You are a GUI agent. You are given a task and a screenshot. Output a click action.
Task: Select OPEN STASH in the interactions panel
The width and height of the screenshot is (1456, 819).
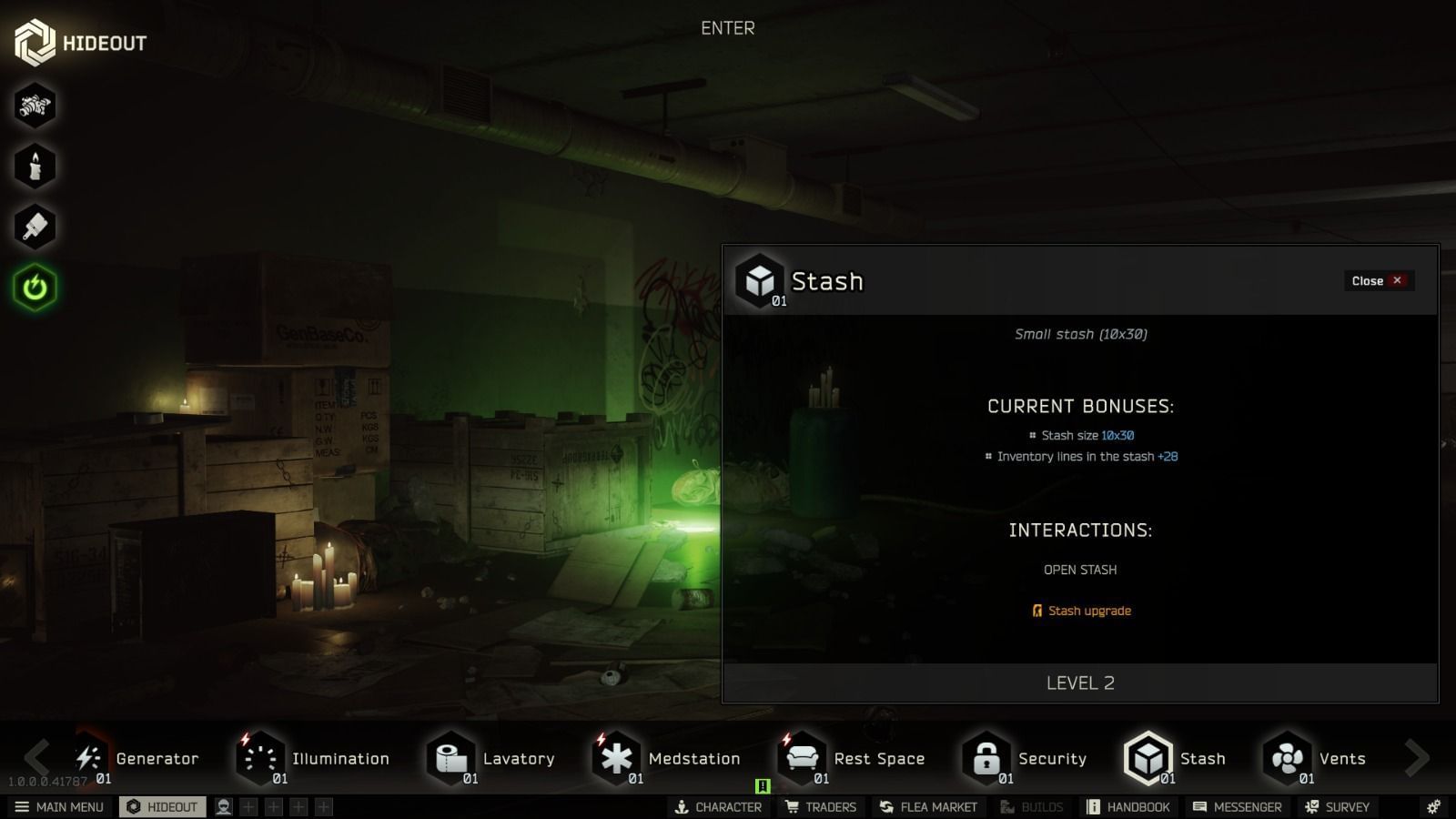point(1080,569)
